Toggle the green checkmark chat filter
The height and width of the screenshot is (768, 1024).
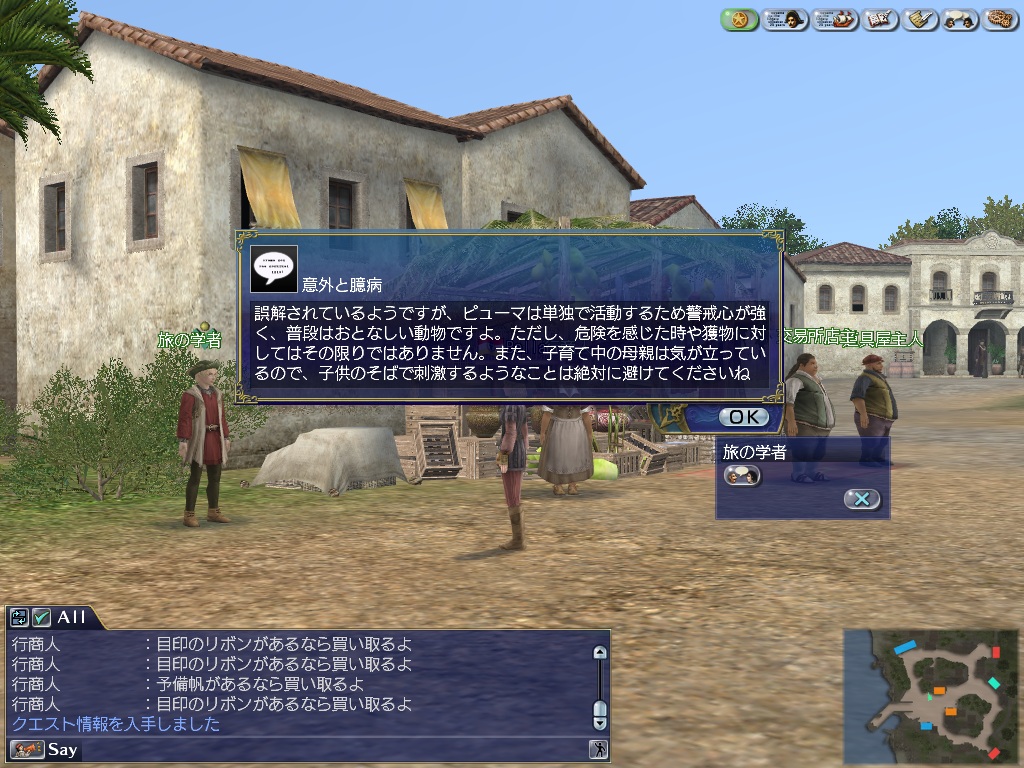(41, 618)
